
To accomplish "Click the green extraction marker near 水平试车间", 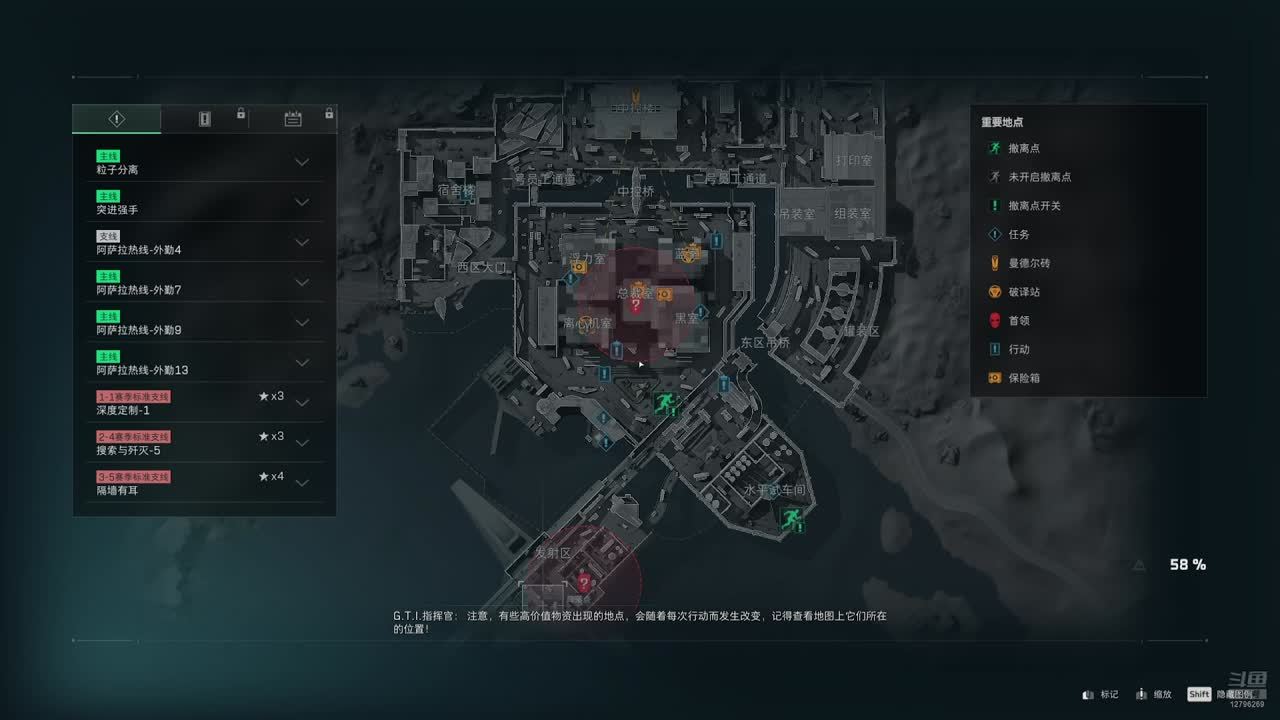I will pos(793,519).
